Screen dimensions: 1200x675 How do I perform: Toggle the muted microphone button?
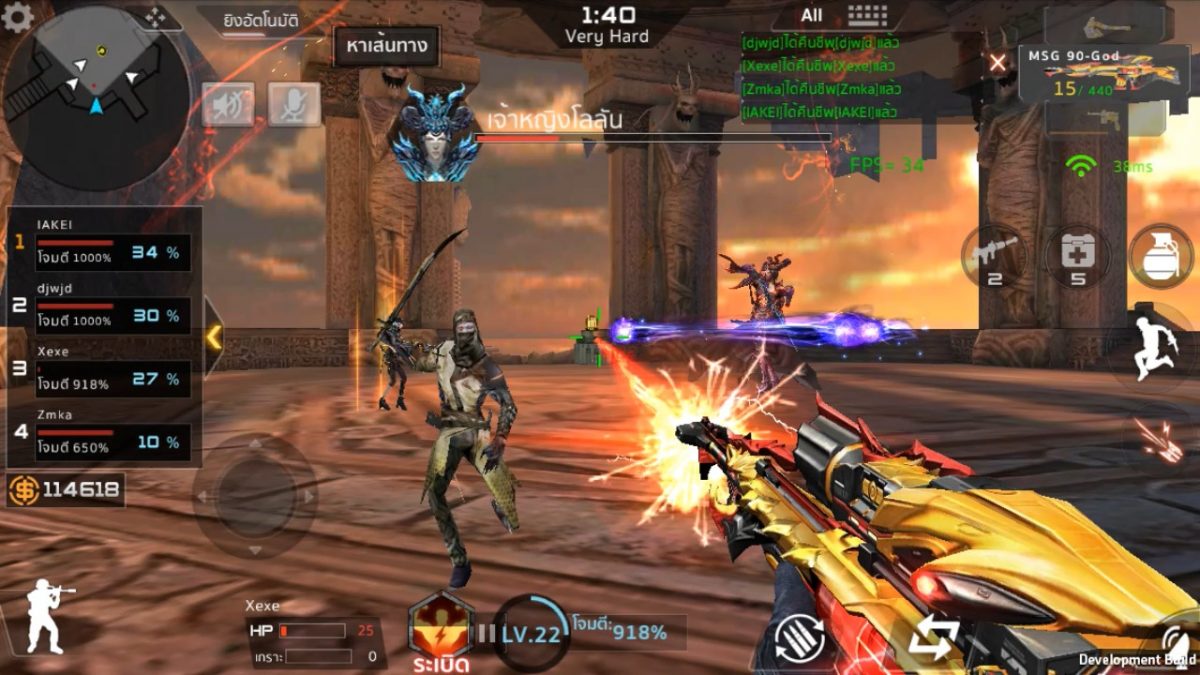pyautogui.click(x=294, y=104)
